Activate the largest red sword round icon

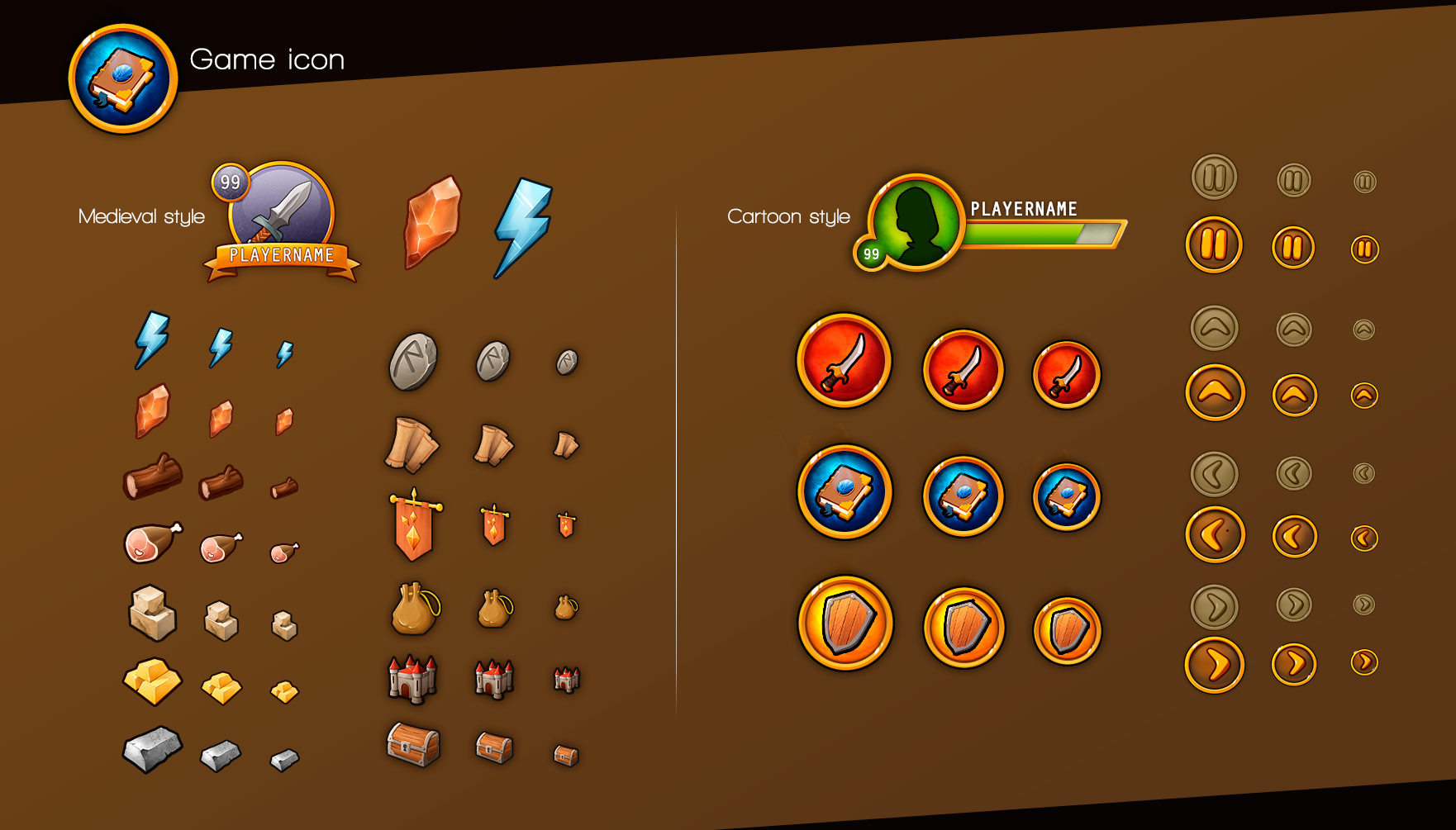click(x=844, y=361)
